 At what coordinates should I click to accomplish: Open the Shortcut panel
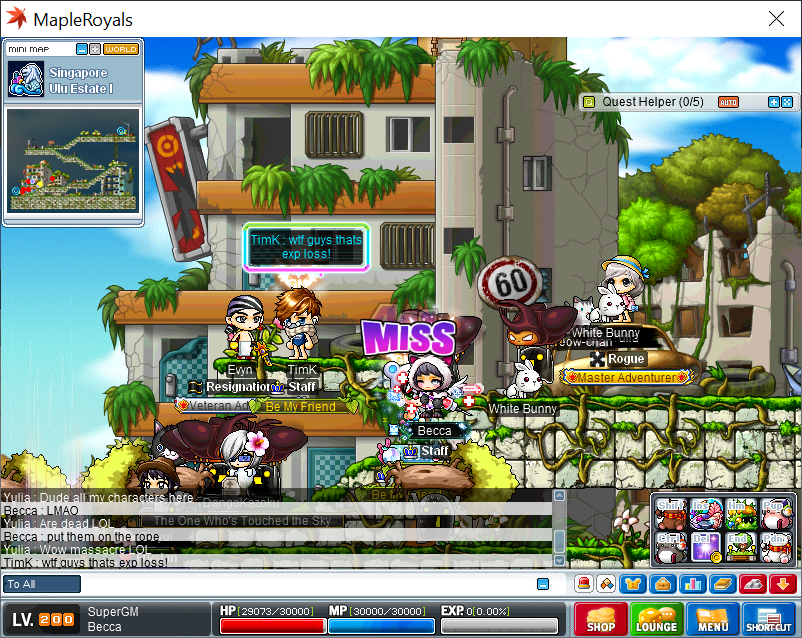pyautogui.click(x=768, y=619)
